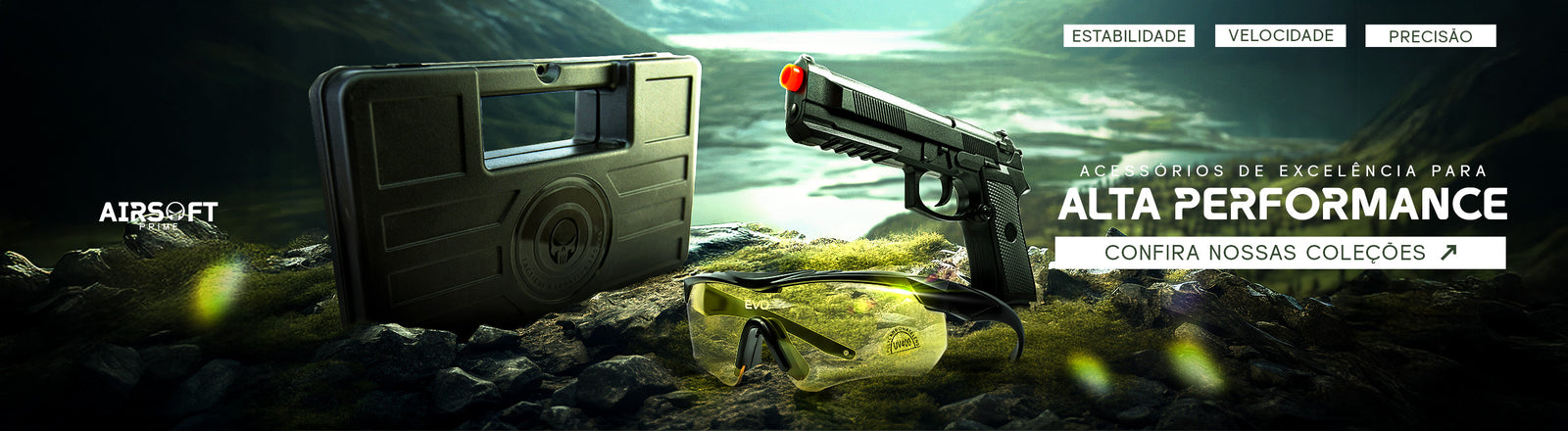Open the Confira Nossas Coleções button
The height and width of the screenshot is (431, 1568).
pyautogui.click(x=1279, y=253)
